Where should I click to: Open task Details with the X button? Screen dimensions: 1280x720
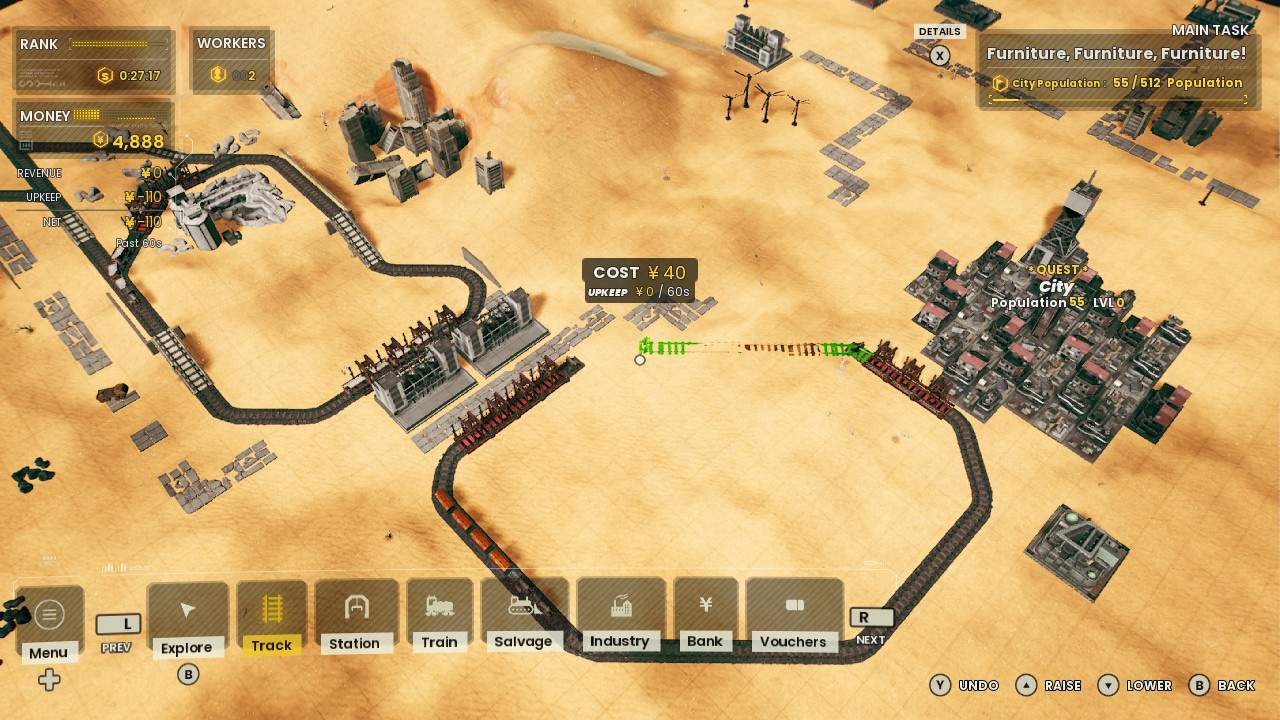point(939,56)
